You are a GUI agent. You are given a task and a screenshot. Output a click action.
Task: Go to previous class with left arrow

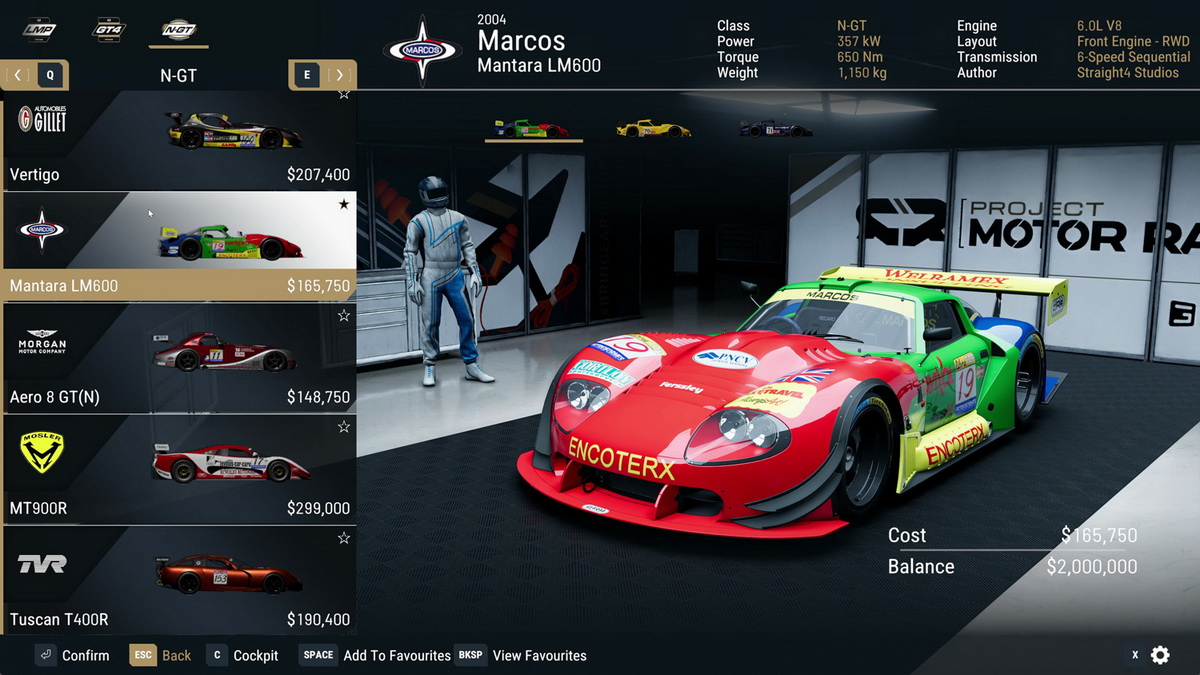(x=18, y=75)
